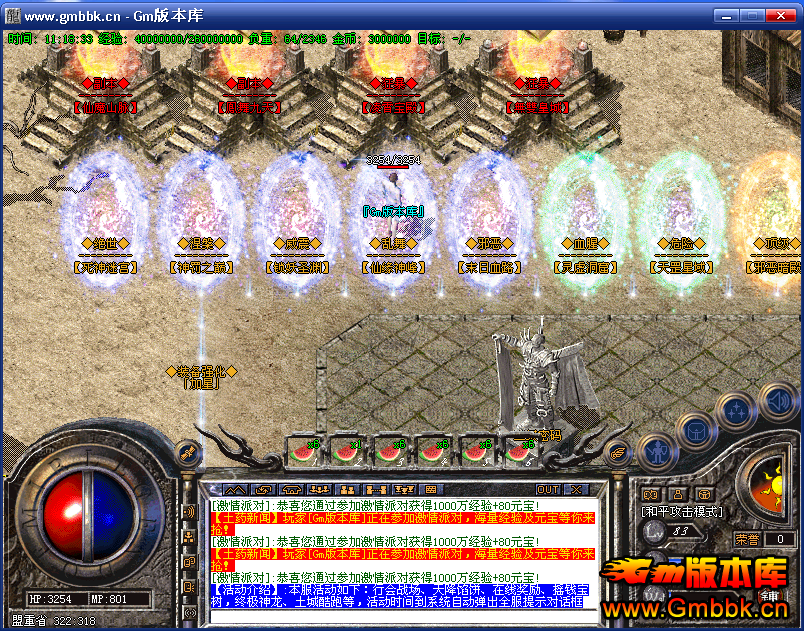Open the mountain-shaped chat toolbar button
The image size is (804, 631).
(234, 489)
